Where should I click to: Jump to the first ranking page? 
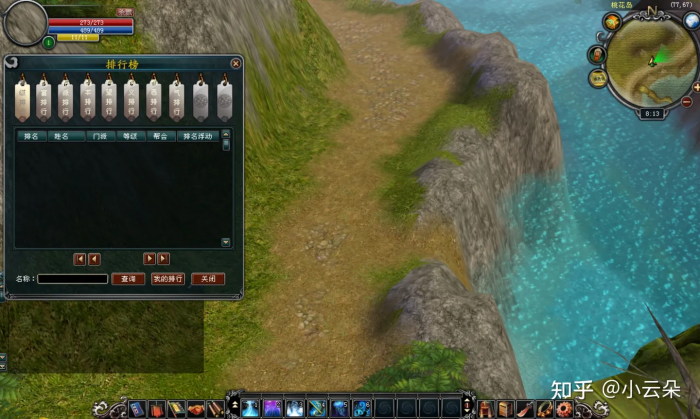80,259
